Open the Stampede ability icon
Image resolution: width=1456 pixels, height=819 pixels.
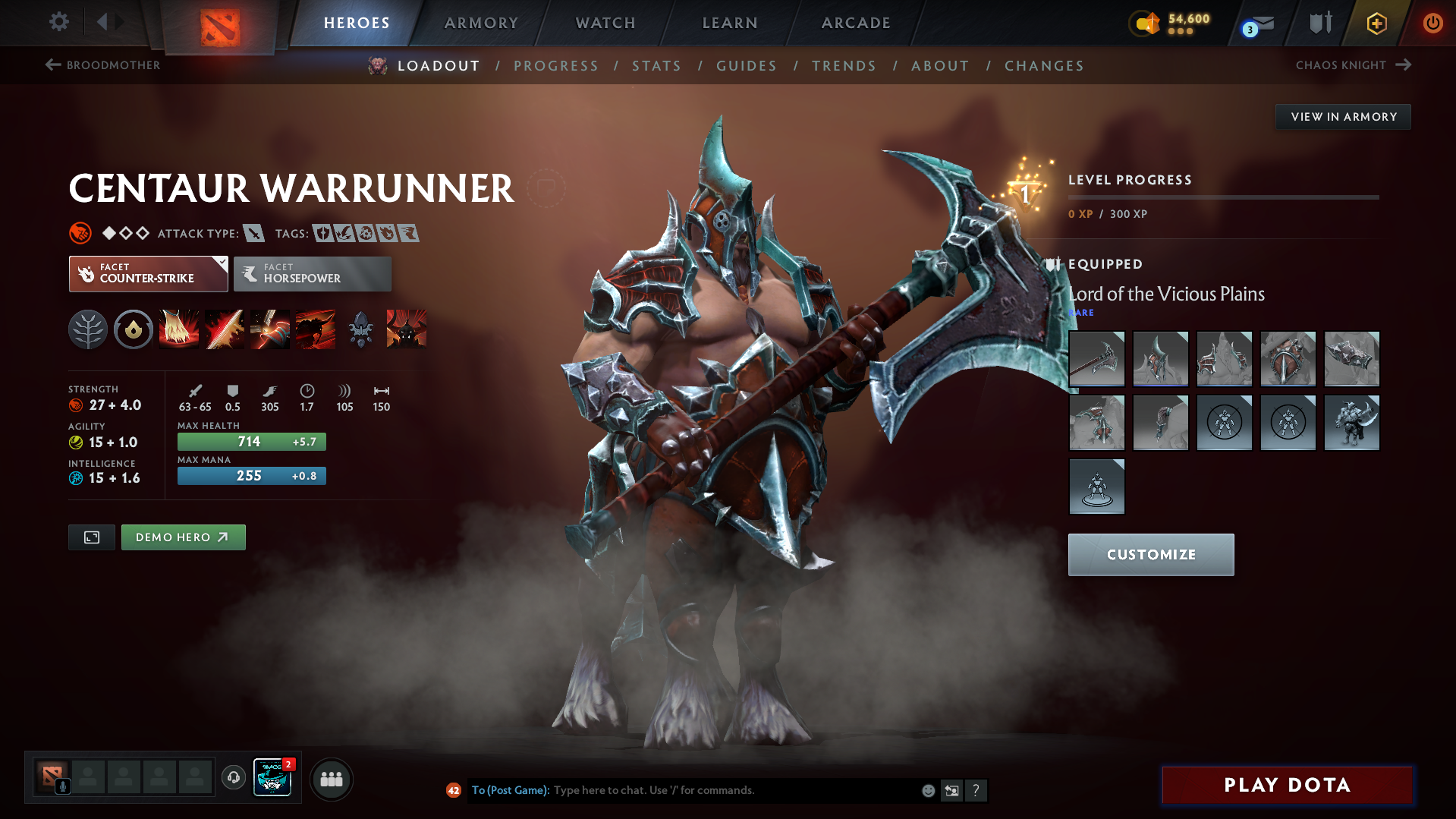coord(316,329)
